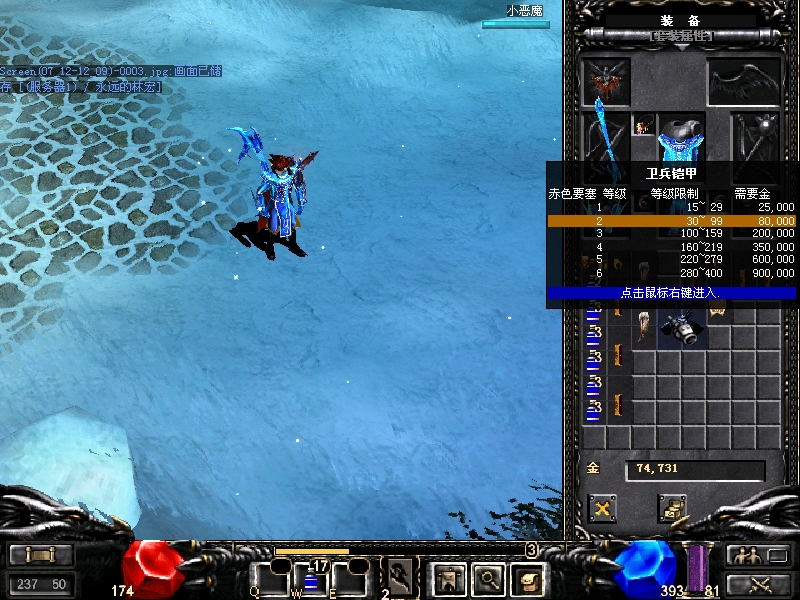This screenshot has width=800, height=600.
Task: Click the magnifying glass button on the bottom bar
Action: (x=488, y=577)
